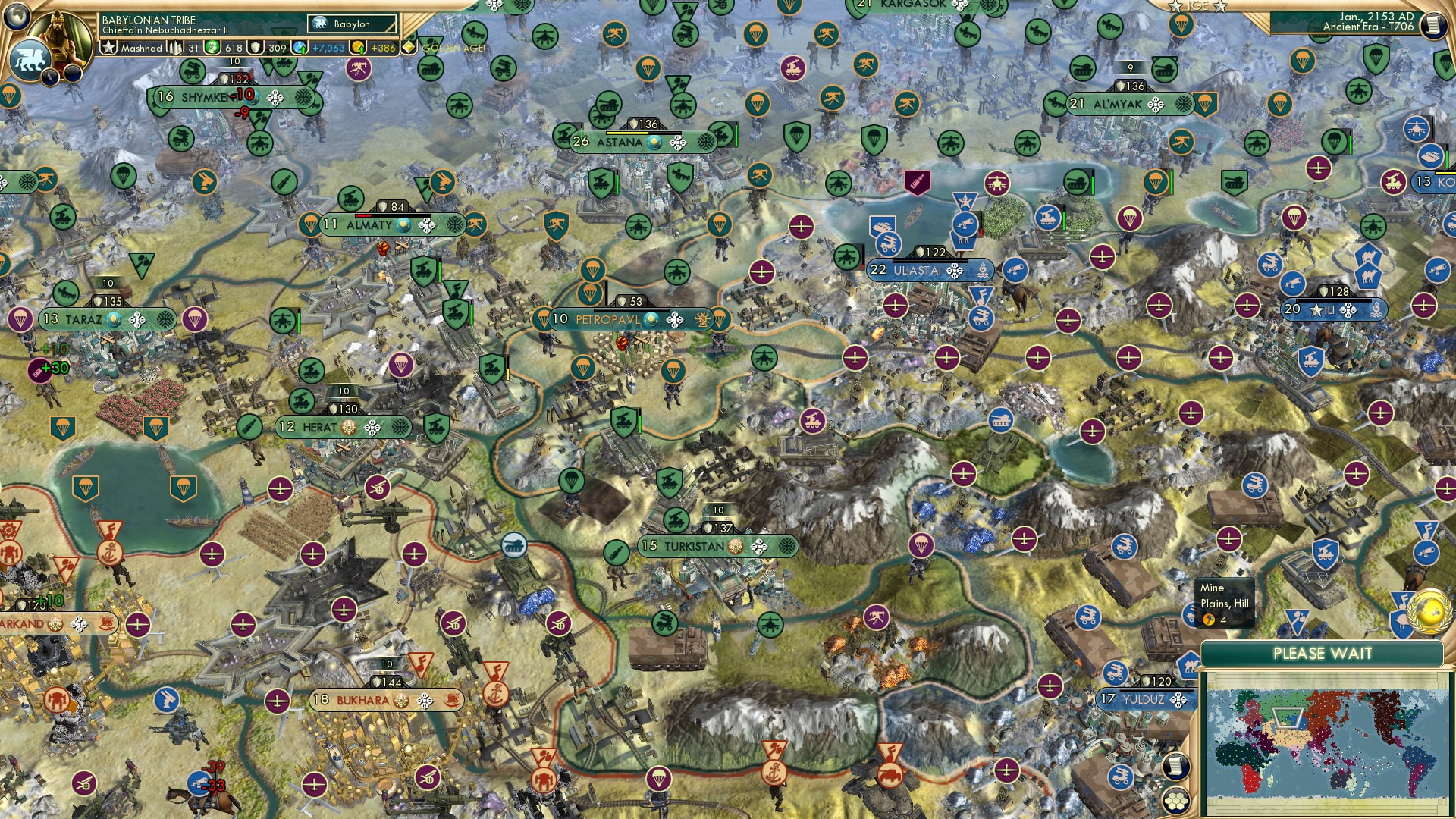Open notifications using the scroll icon

pos(1434,25)
